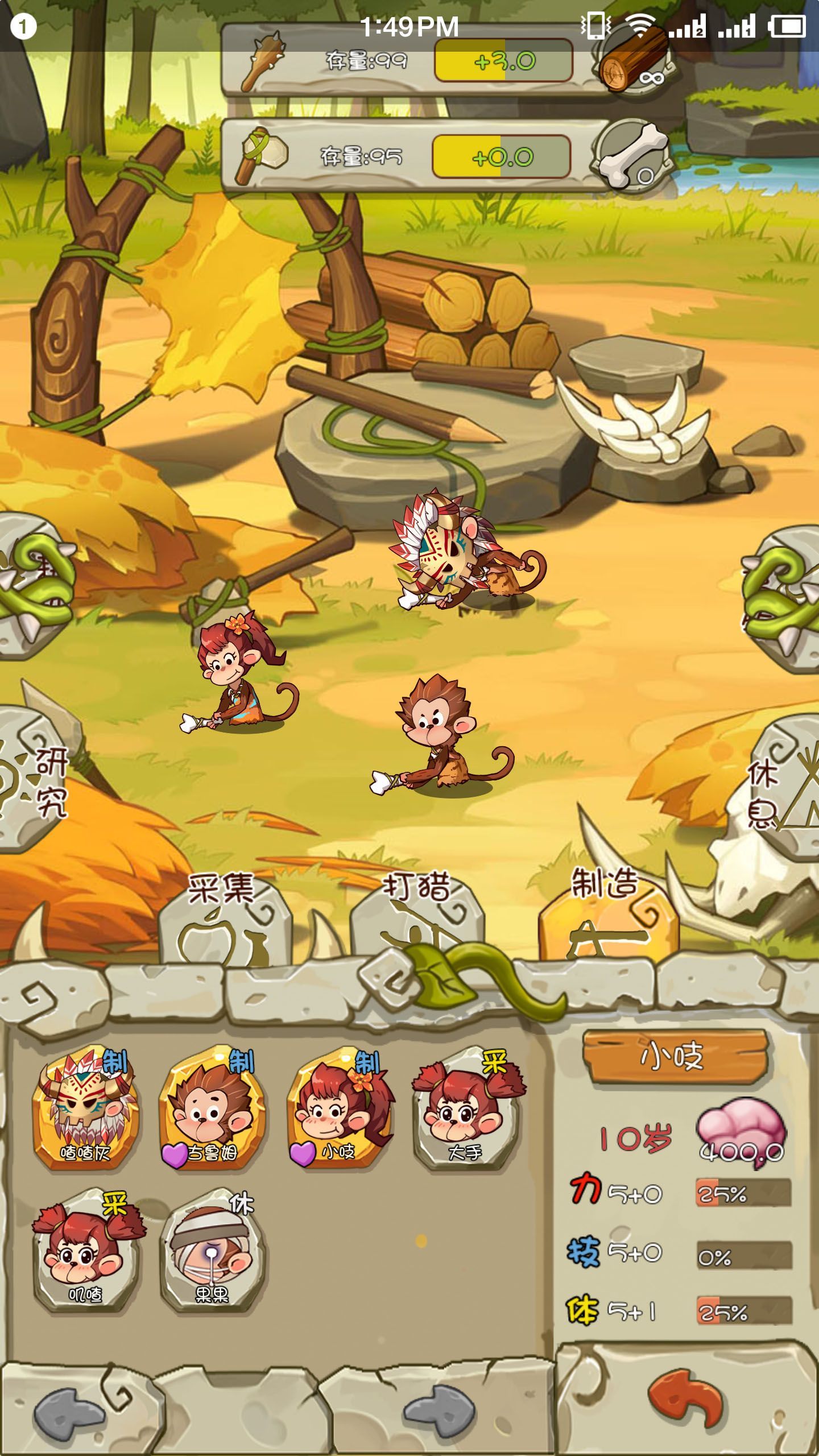Select the 大手 pigtailed monkey portrait

[x=466, y=1109]
